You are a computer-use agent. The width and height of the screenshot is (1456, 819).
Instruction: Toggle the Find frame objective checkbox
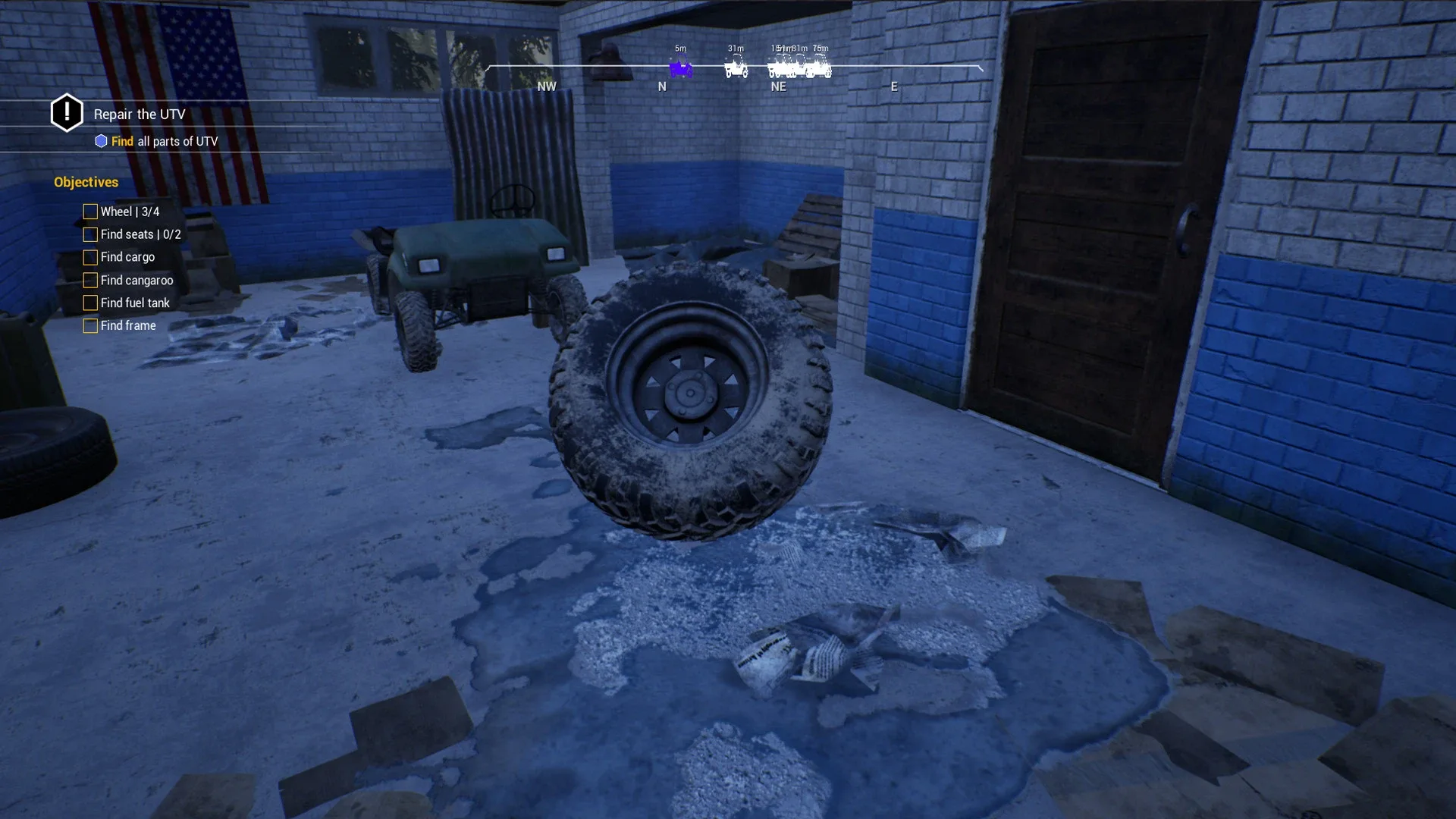point(90,325)
